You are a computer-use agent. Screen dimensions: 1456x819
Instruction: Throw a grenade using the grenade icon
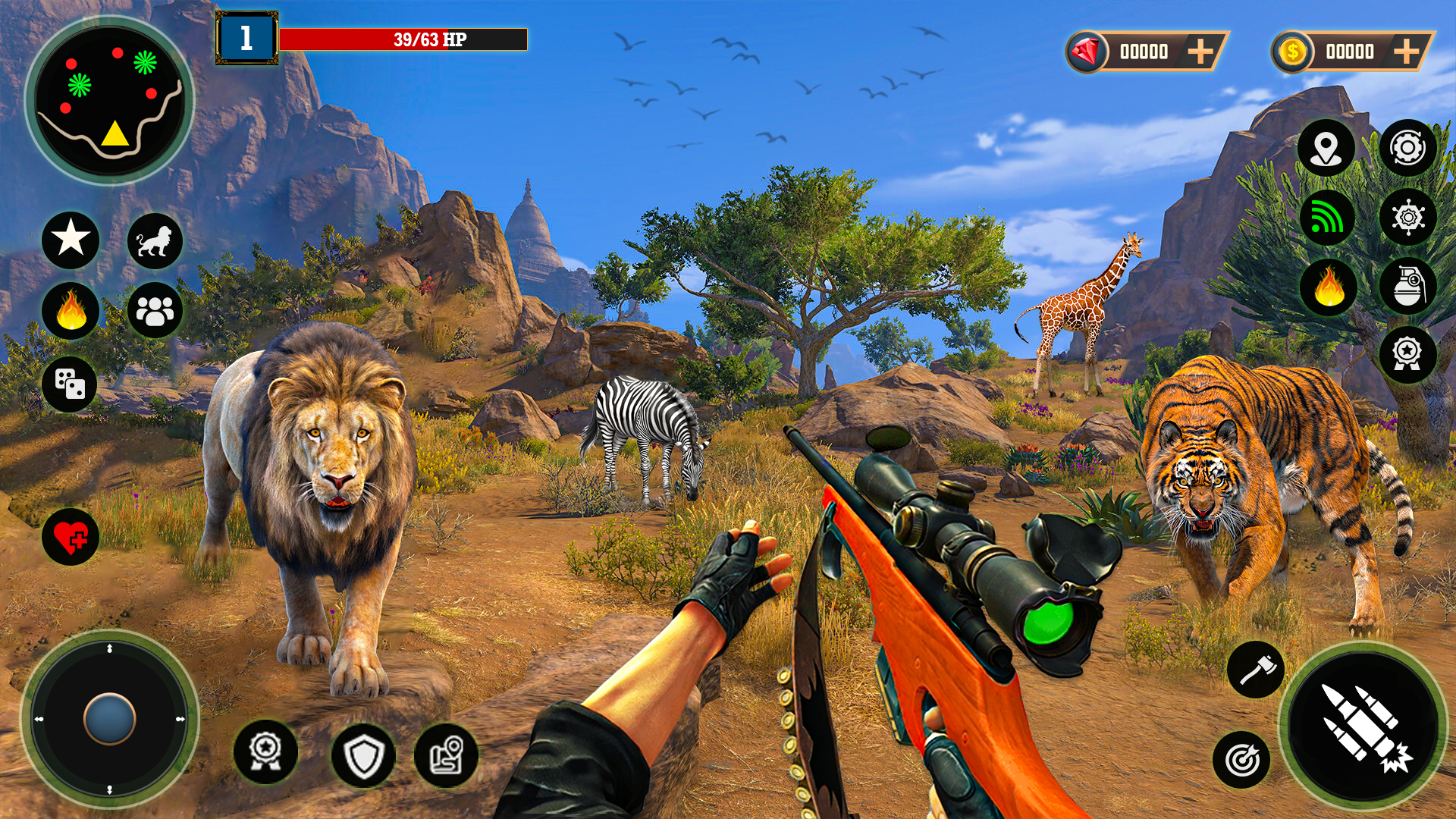tap(1407, 287)
